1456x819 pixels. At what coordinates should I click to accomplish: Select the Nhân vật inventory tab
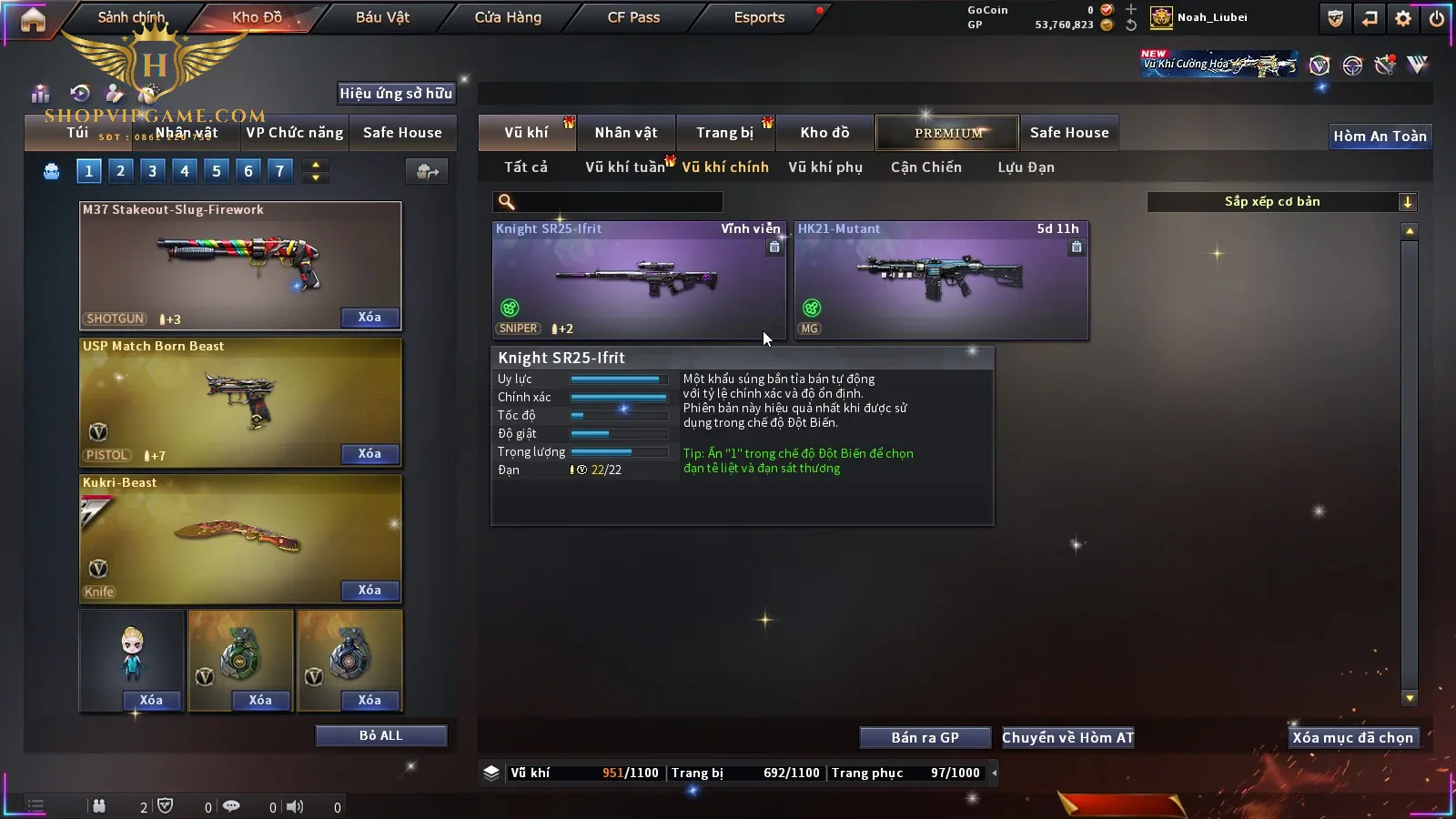tap(625, 133)
